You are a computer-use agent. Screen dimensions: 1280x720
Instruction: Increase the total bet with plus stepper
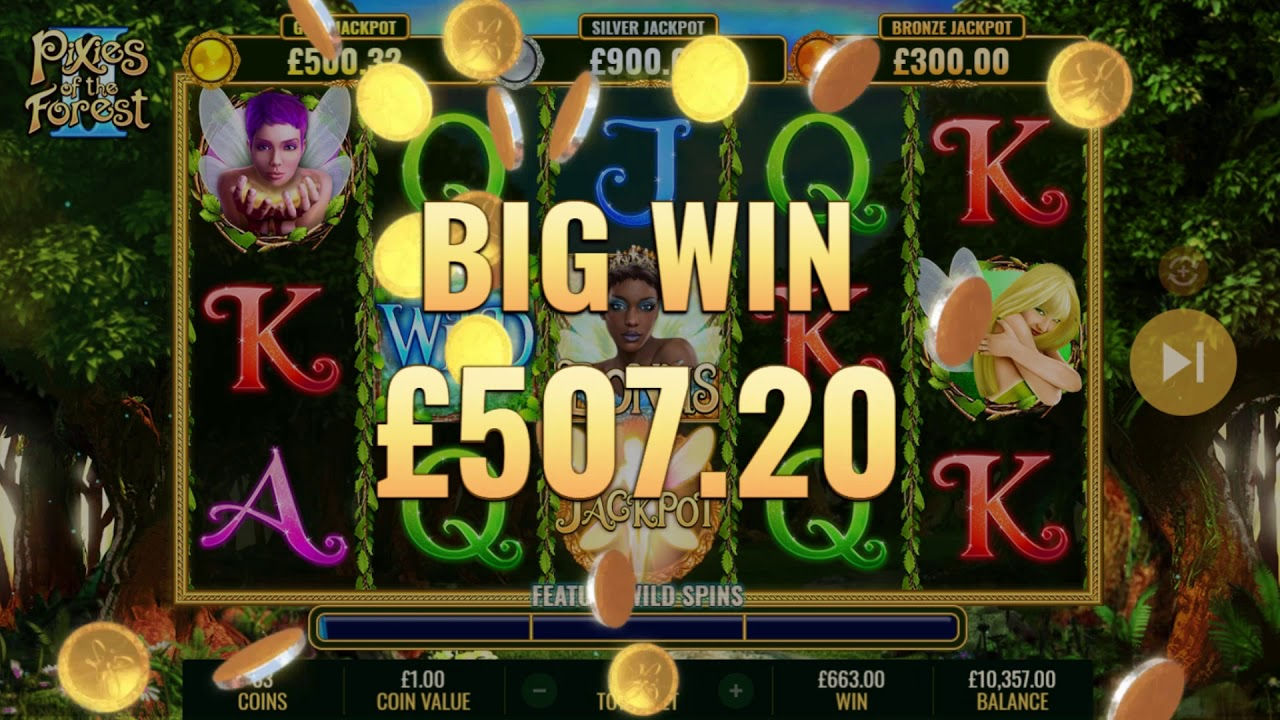pyautogui.click(x=735, y=690)
